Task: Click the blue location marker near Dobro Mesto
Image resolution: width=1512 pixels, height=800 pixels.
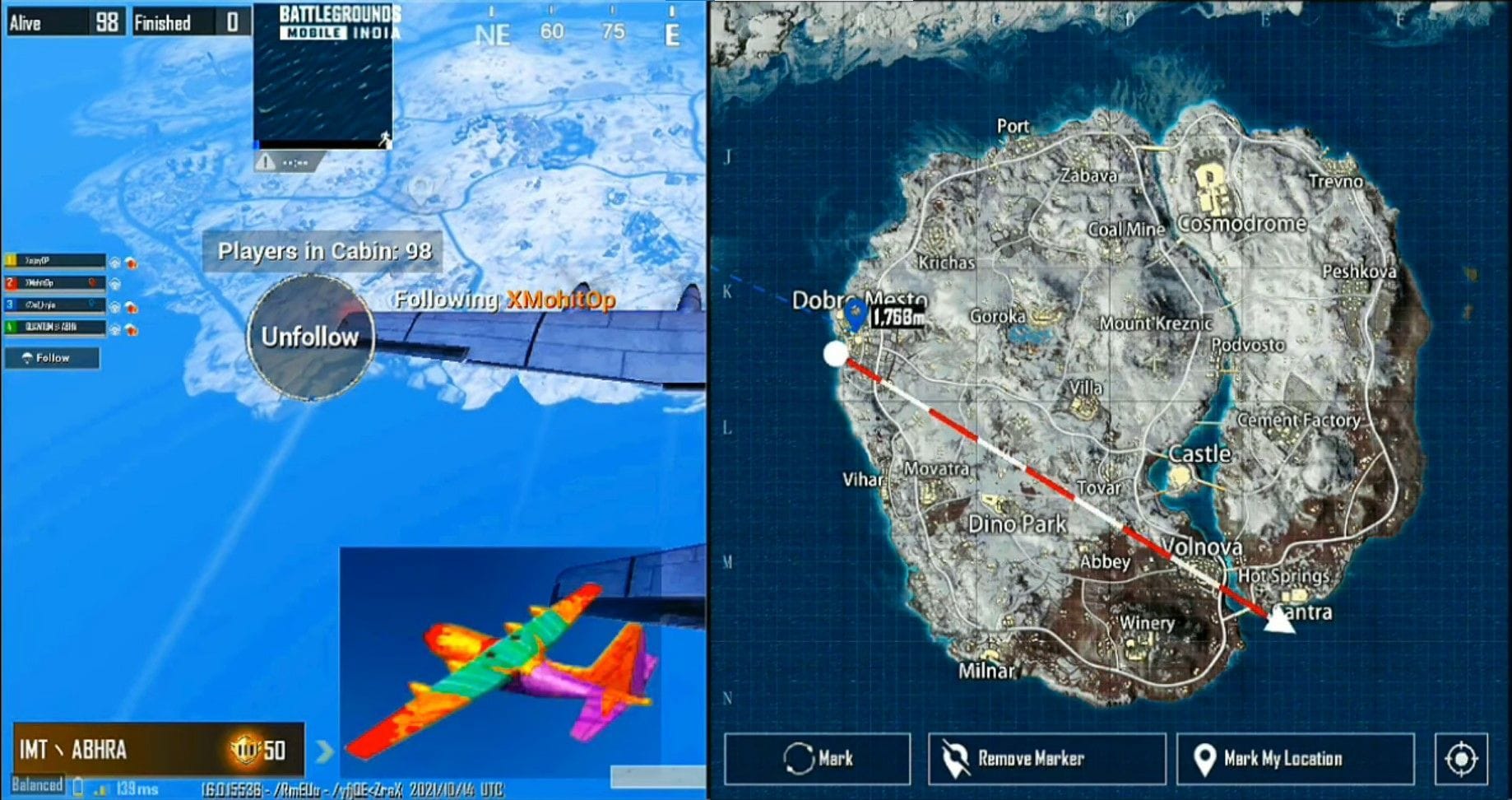Action: (856, 314)
